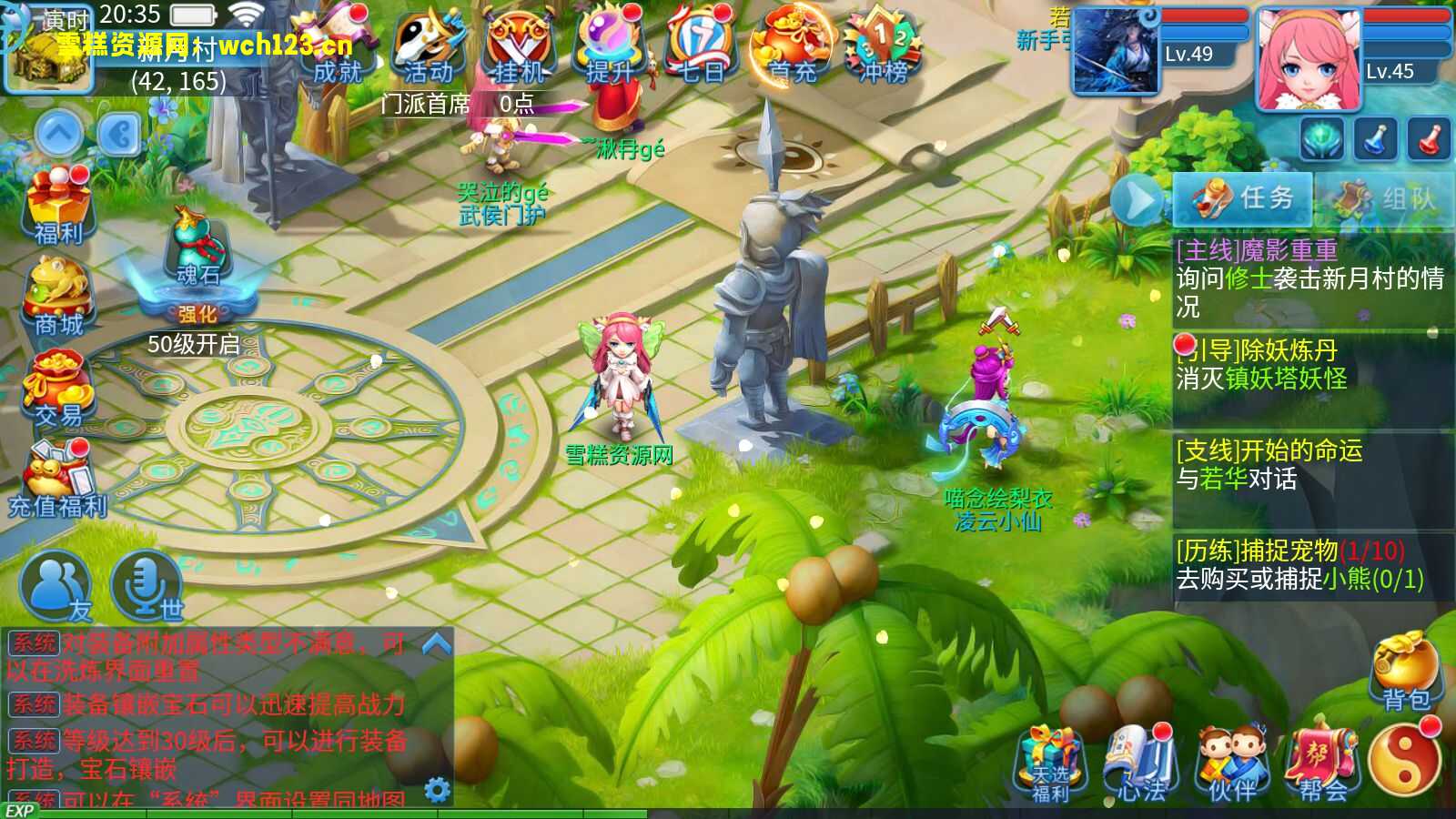
Task: Open the friends list button
Action: pos(56,587)
